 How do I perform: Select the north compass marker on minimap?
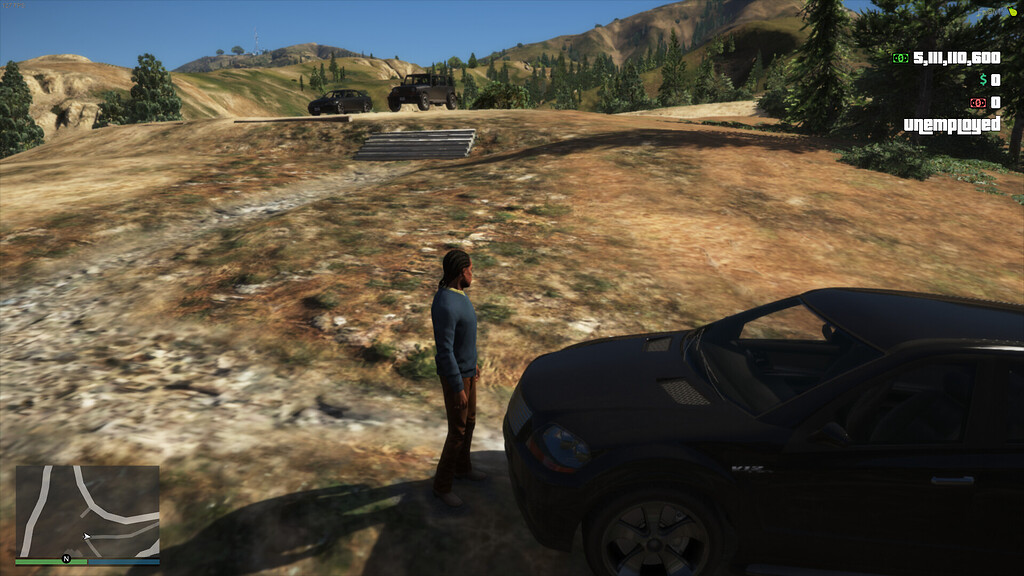point(66,559)
